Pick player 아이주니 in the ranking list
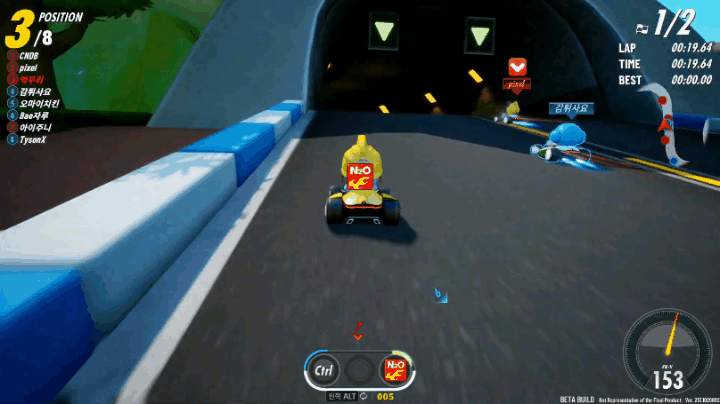The image size is (720, 404). click(35, 128)
